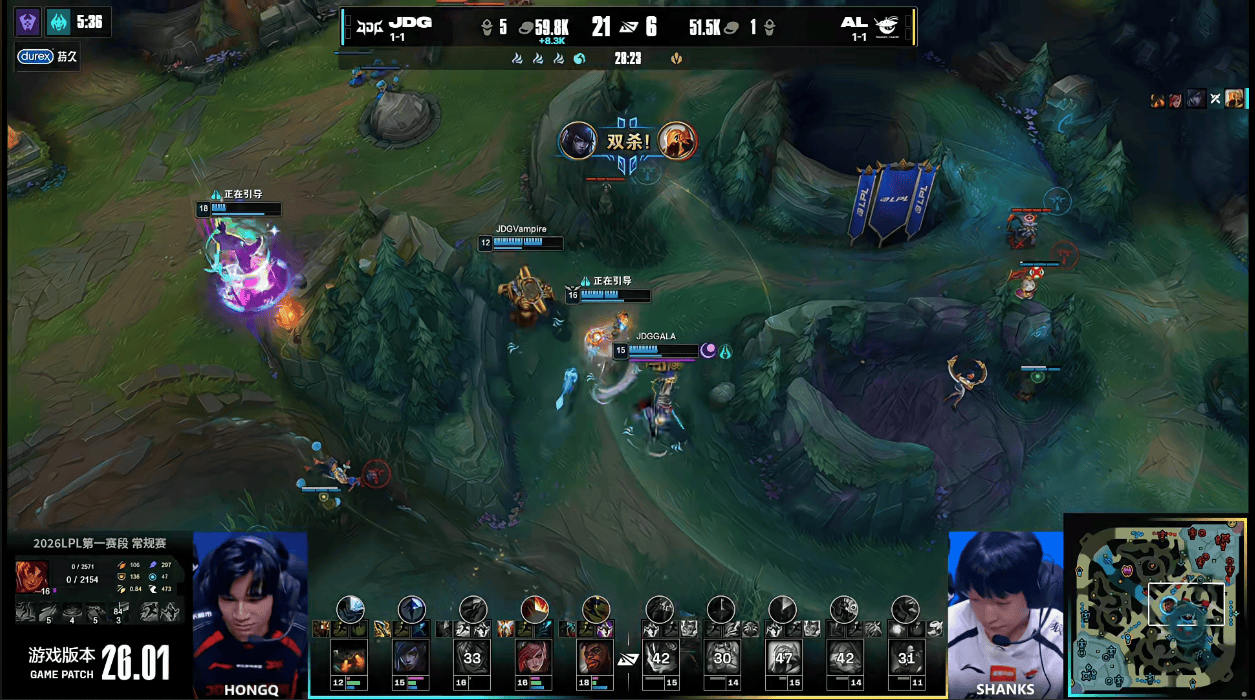Click the Durex sponsor logo
This screenshot has height=700, width=1255.
click(x=35, y=57)
